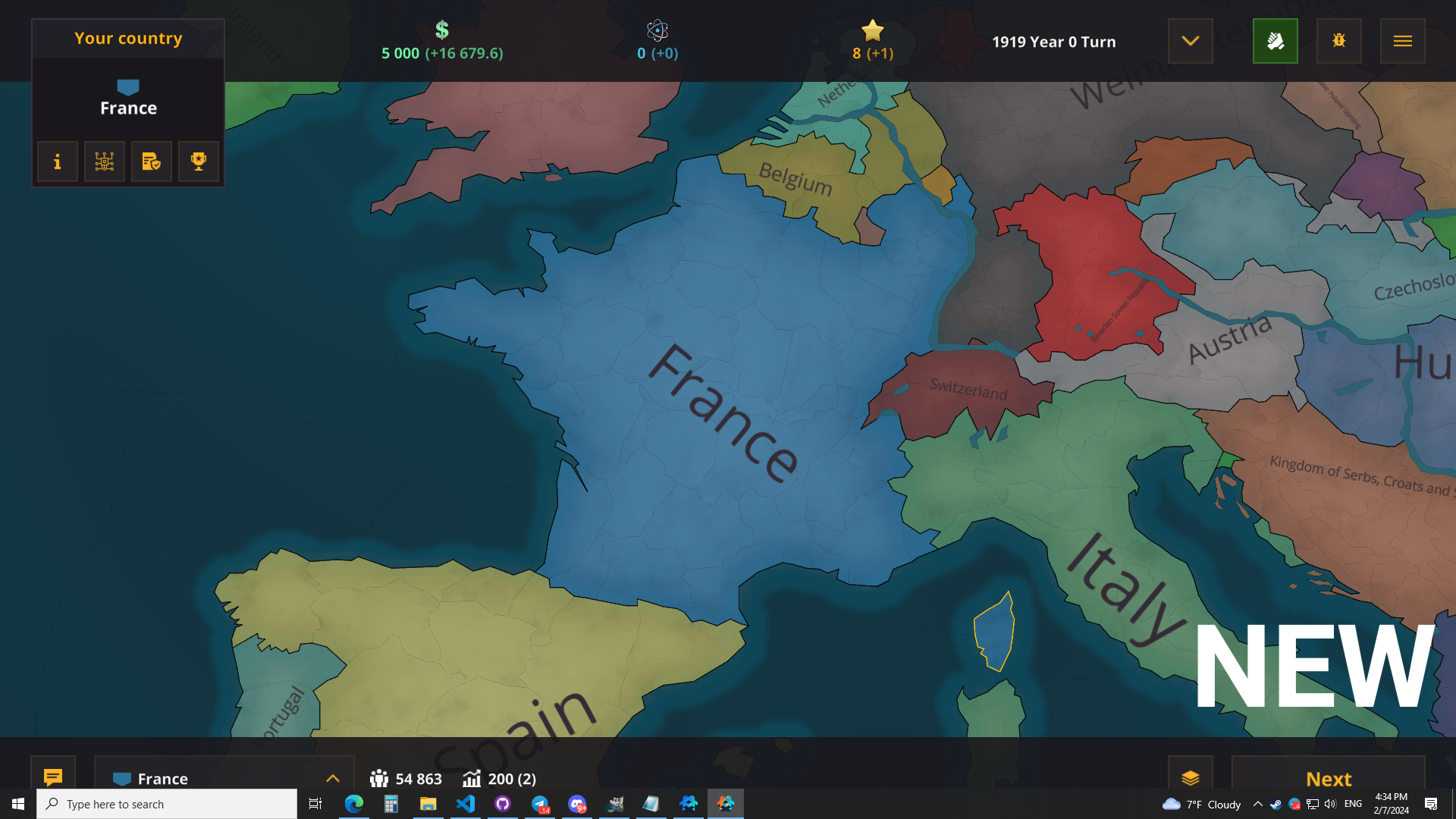Screen dimensions: 1456x819
Task: View achievements via the trophy icon
Action: (x=198, y=162)
